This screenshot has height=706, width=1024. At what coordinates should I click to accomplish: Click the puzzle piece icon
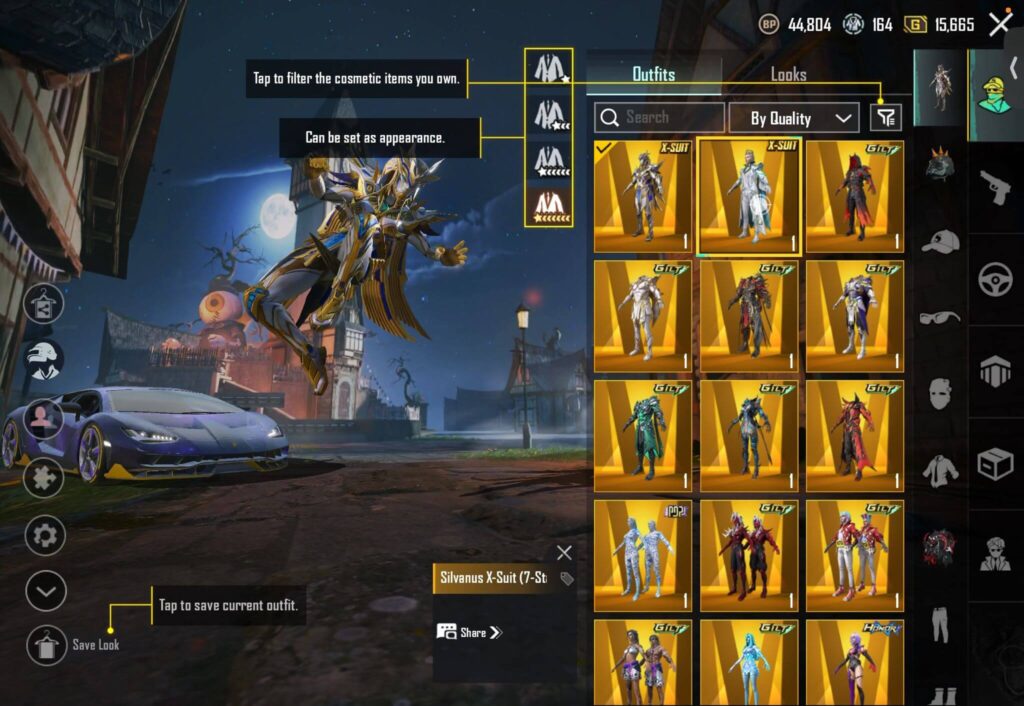(45, 477)
